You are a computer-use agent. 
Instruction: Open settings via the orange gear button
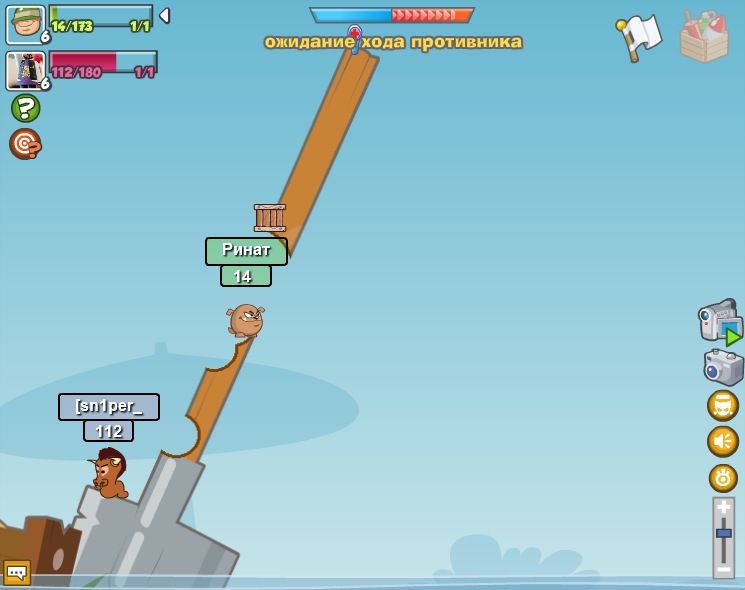pos(722,478)
